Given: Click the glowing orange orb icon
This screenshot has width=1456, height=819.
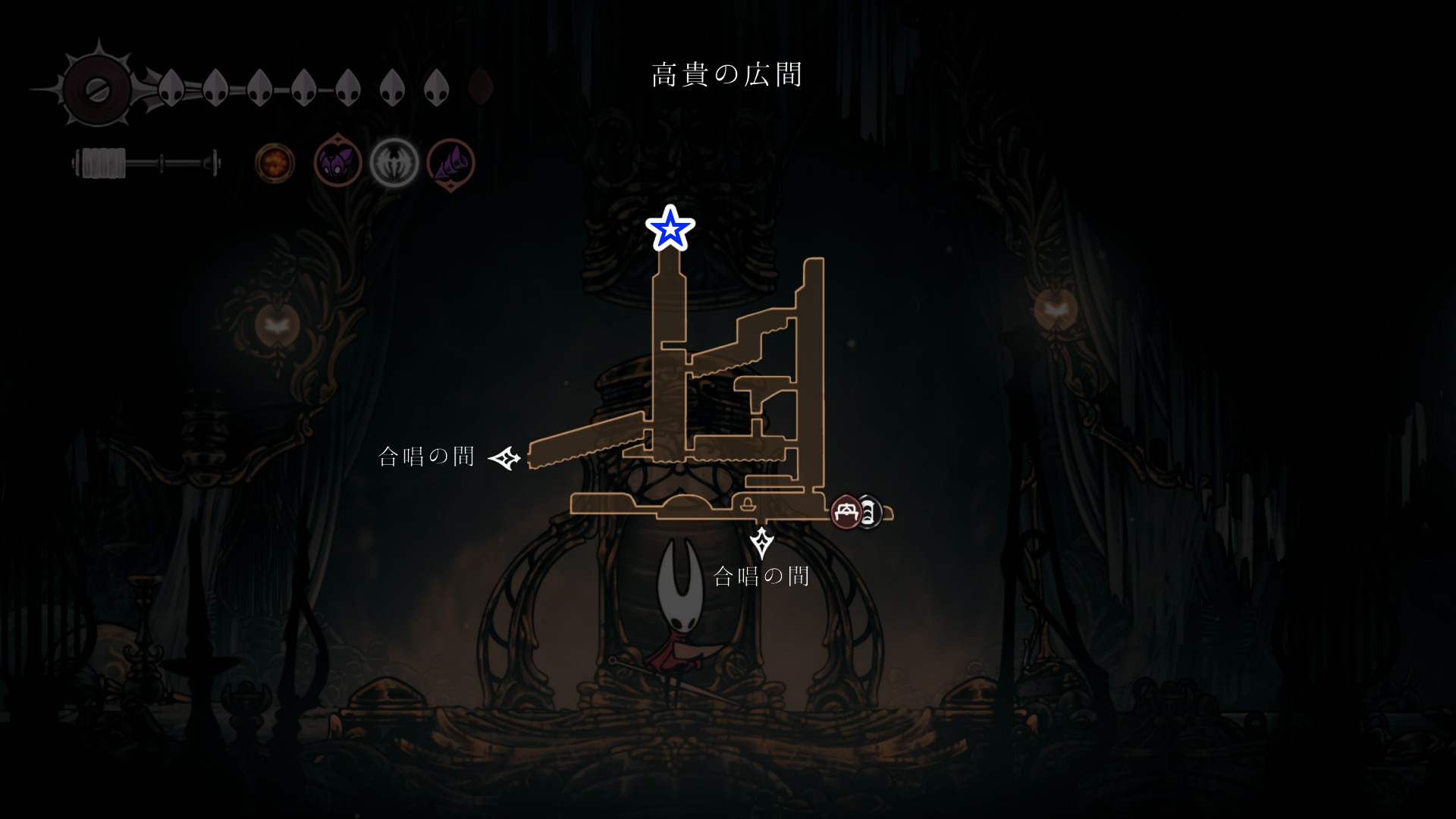Looking at the screenshot, I should (275, 163).
